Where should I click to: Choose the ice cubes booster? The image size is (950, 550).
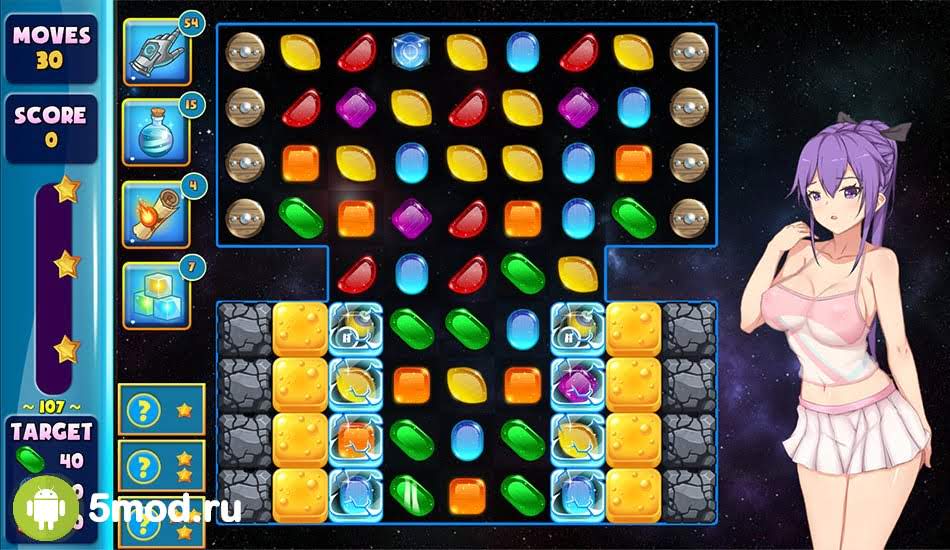coord(156,295)
